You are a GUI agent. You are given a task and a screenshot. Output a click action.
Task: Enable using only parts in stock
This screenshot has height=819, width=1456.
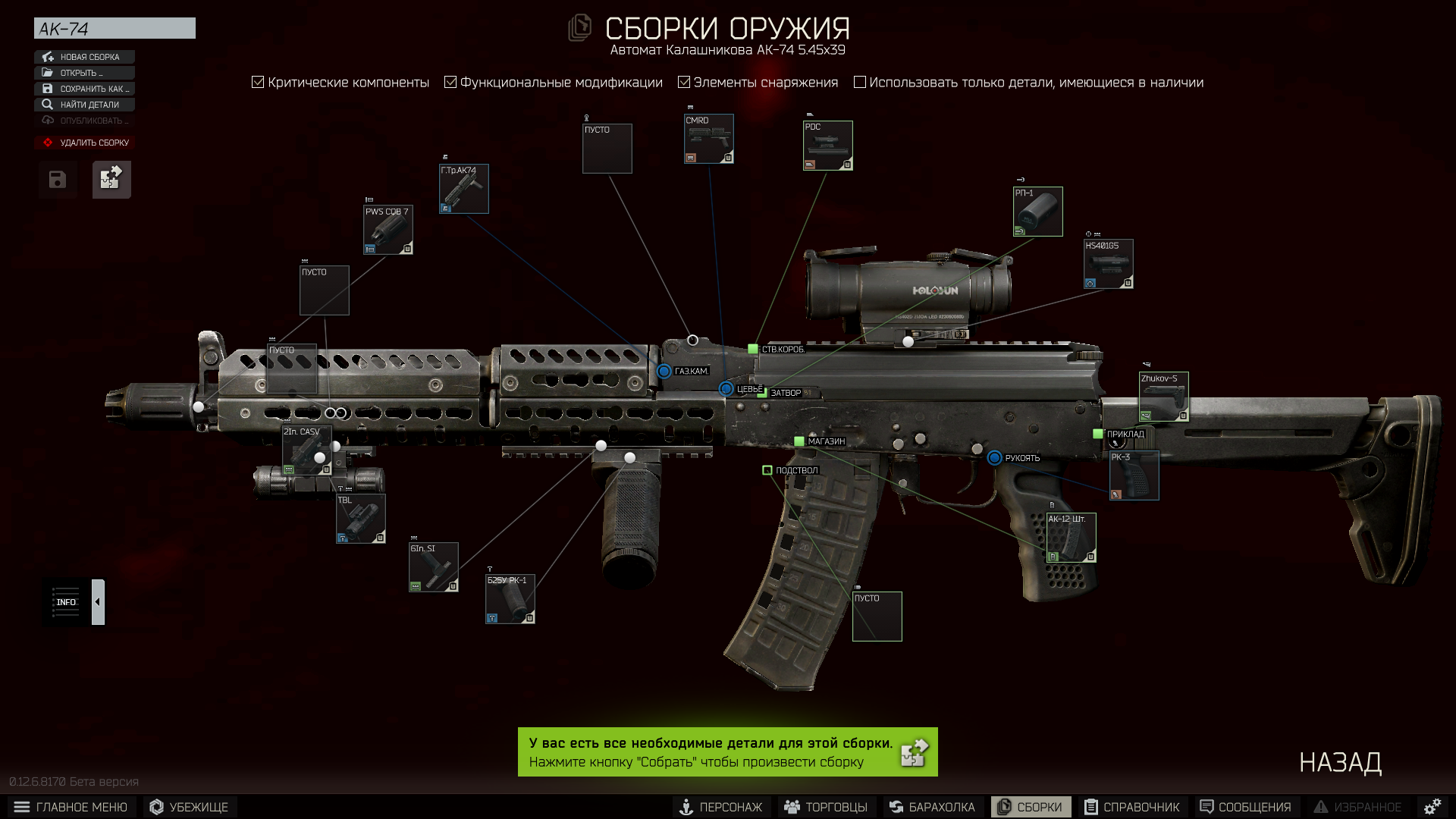click(860, 82)
